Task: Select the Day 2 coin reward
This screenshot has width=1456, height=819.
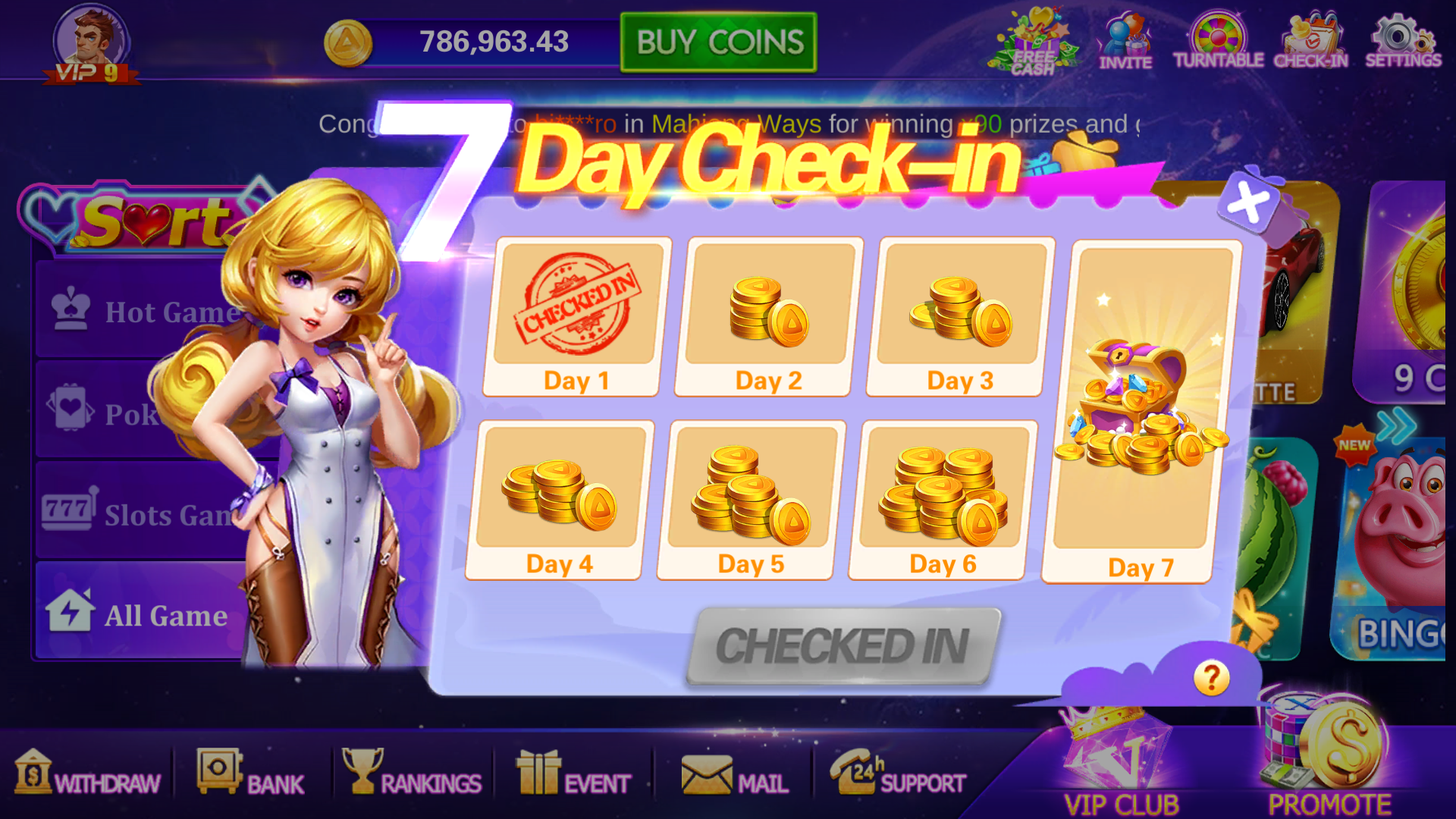Action: coord(769,317)
